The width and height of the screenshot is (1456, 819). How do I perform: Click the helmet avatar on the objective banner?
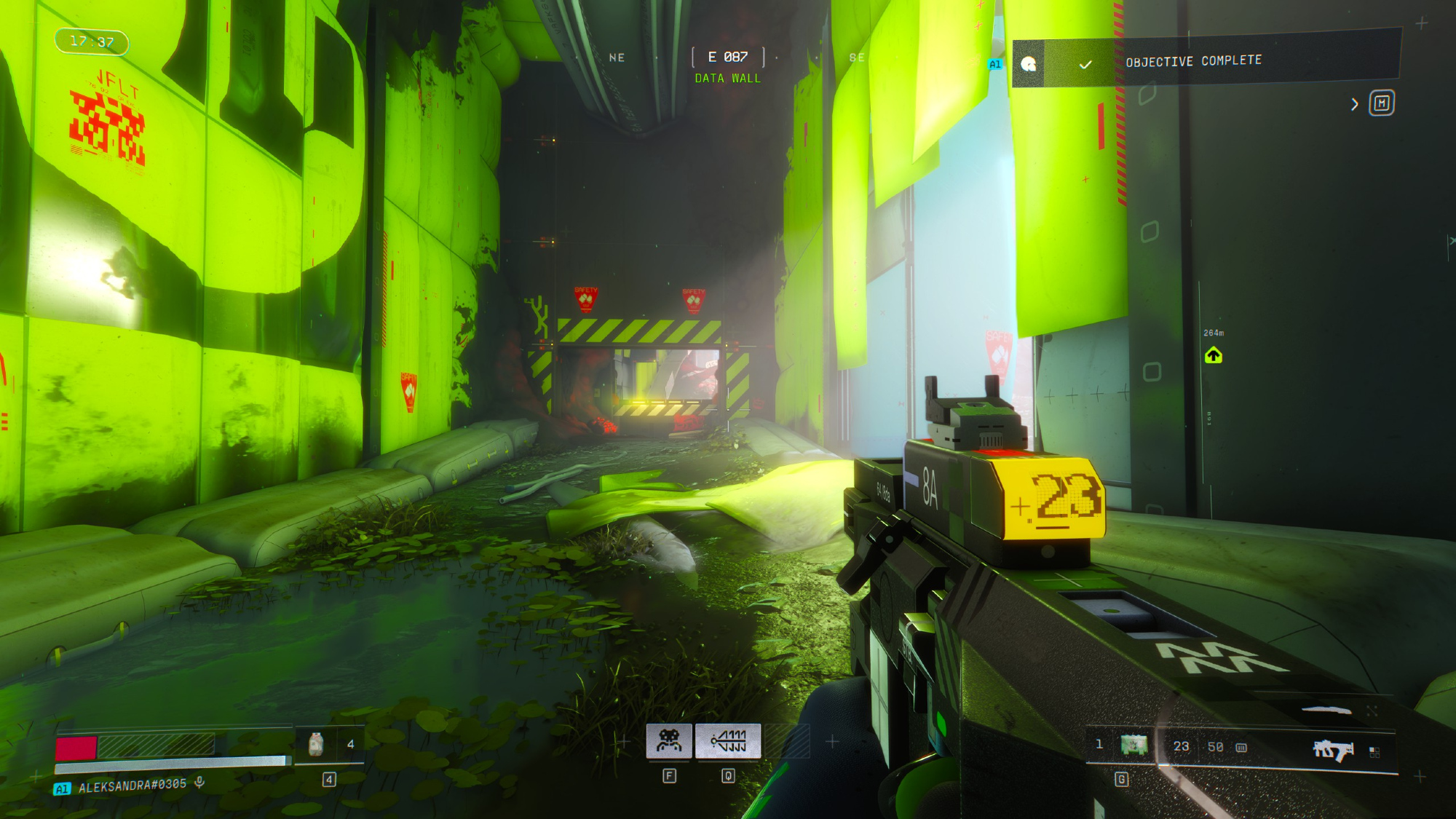(x=1028, y=64)
